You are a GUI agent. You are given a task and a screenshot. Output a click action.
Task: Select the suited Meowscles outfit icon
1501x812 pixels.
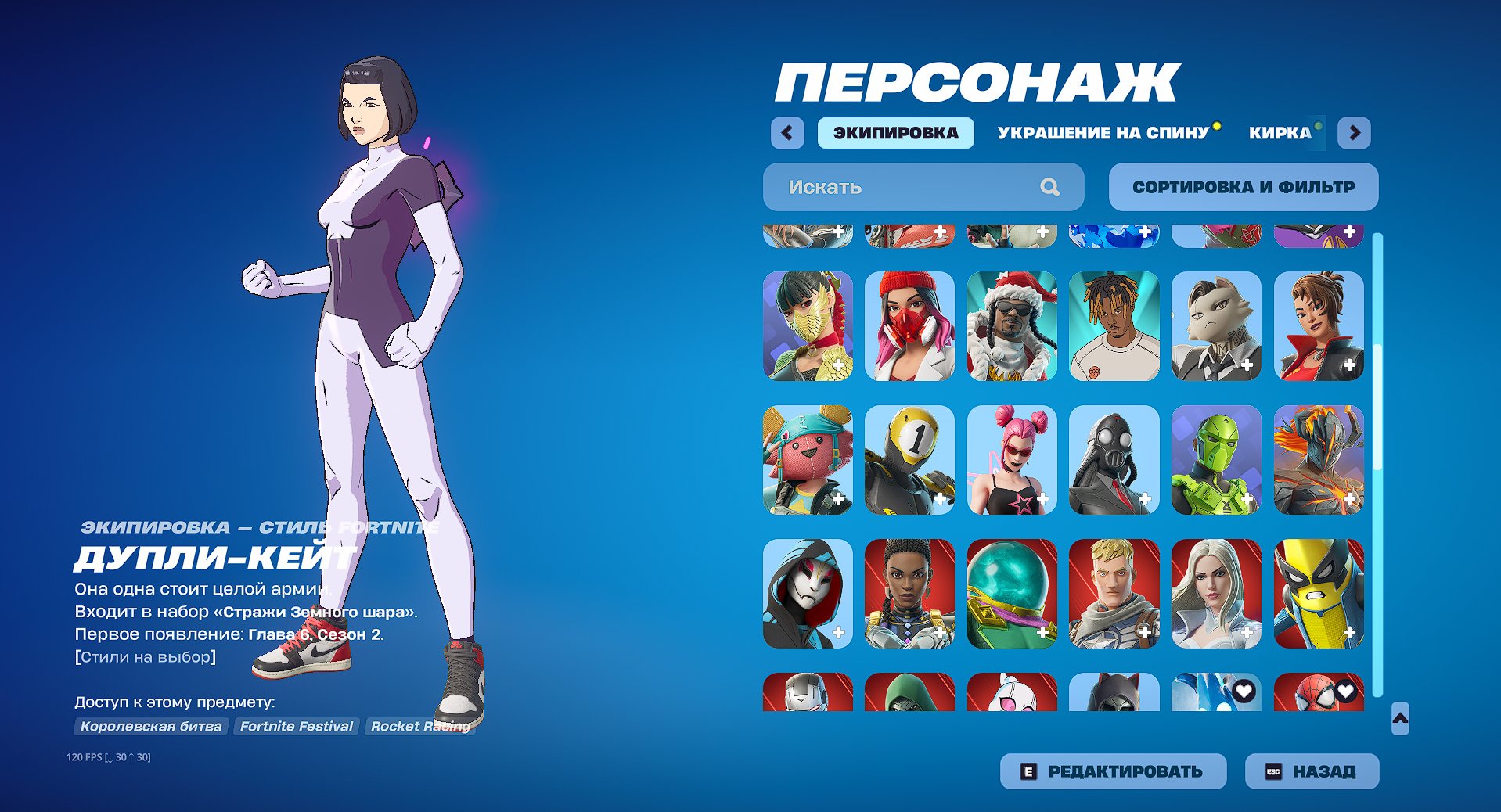pos(1216,326)
